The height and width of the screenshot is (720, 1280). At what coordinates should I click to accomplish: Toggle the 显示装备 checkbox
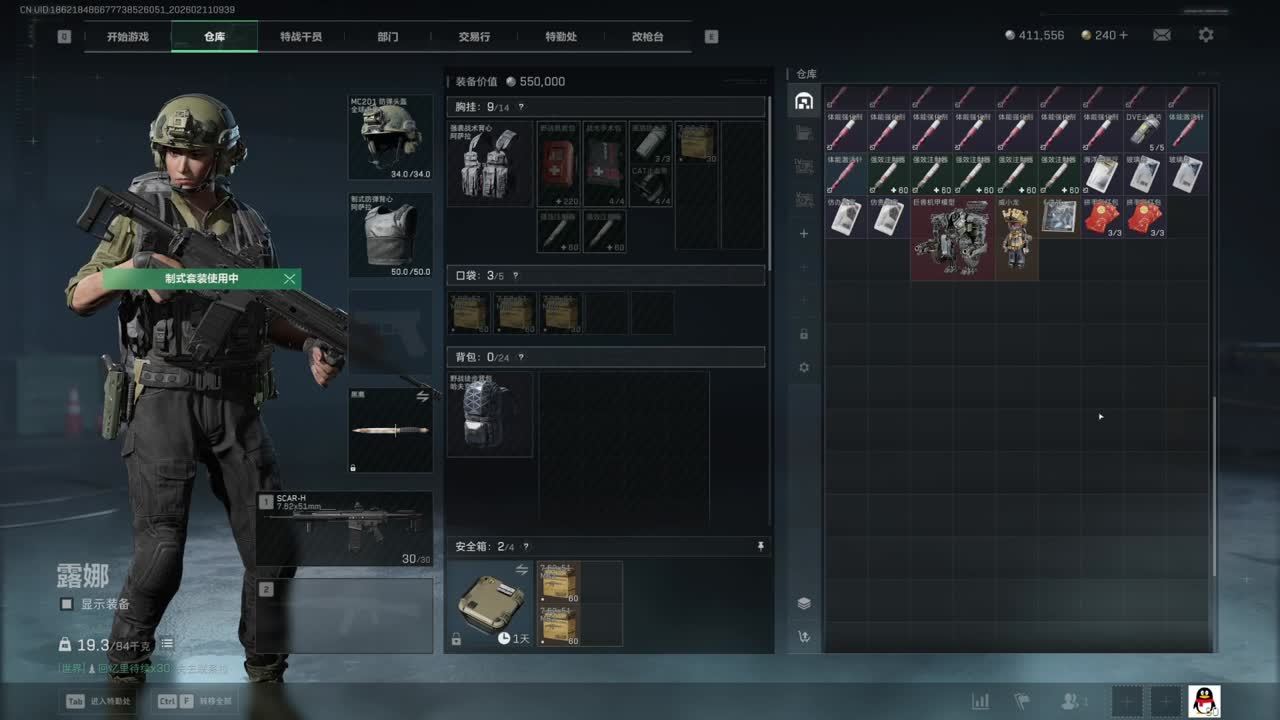(x=67, y=604)
